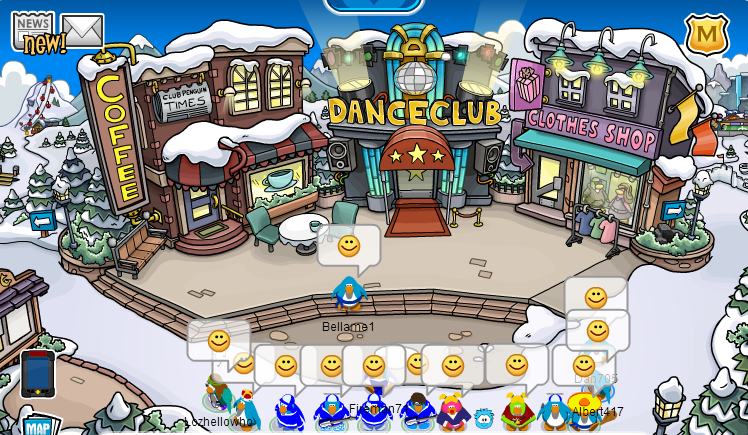Open the EPF spy phone

click(38, 373)
